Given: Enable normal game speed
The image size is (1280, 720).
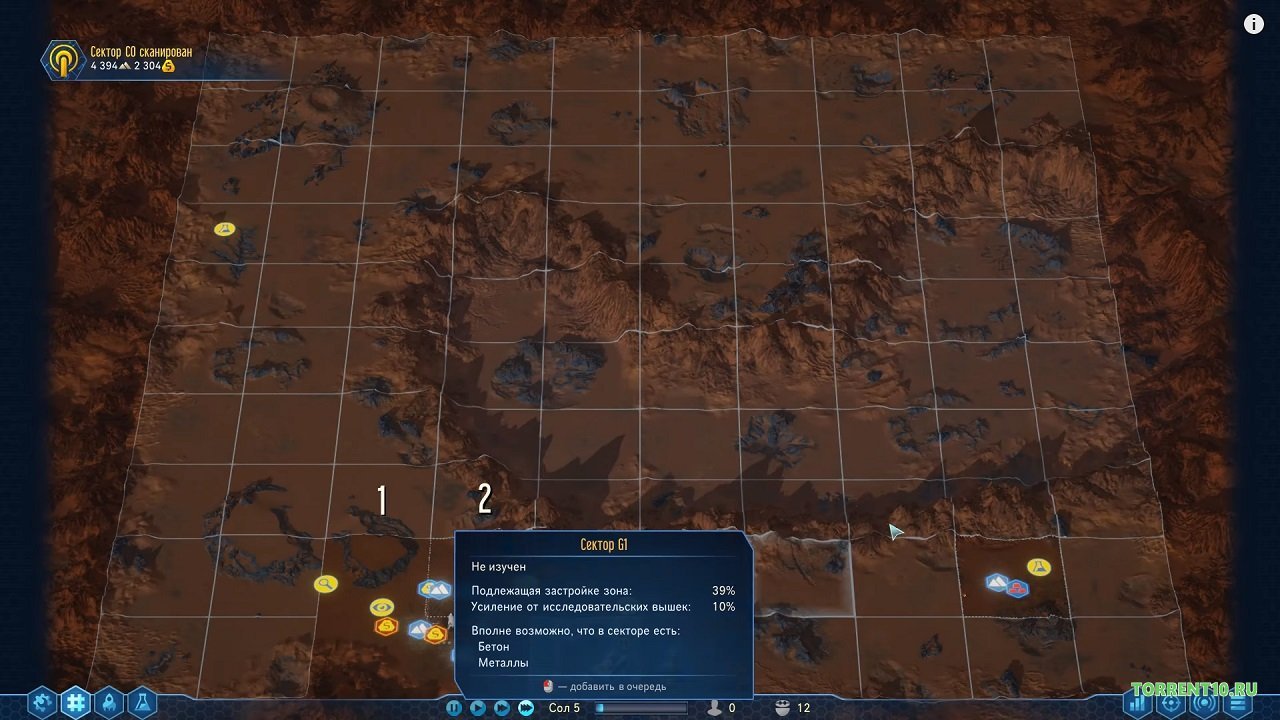Looking at the screenshot, I should [479, 708].
